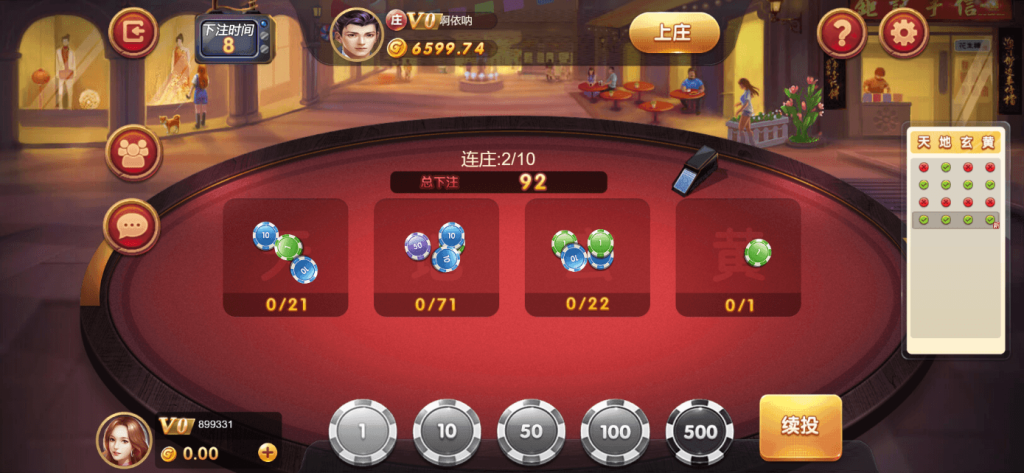The width and height of the screenshot is (1024, 473).
Task: Open the help question mark button
Action: 842,34
